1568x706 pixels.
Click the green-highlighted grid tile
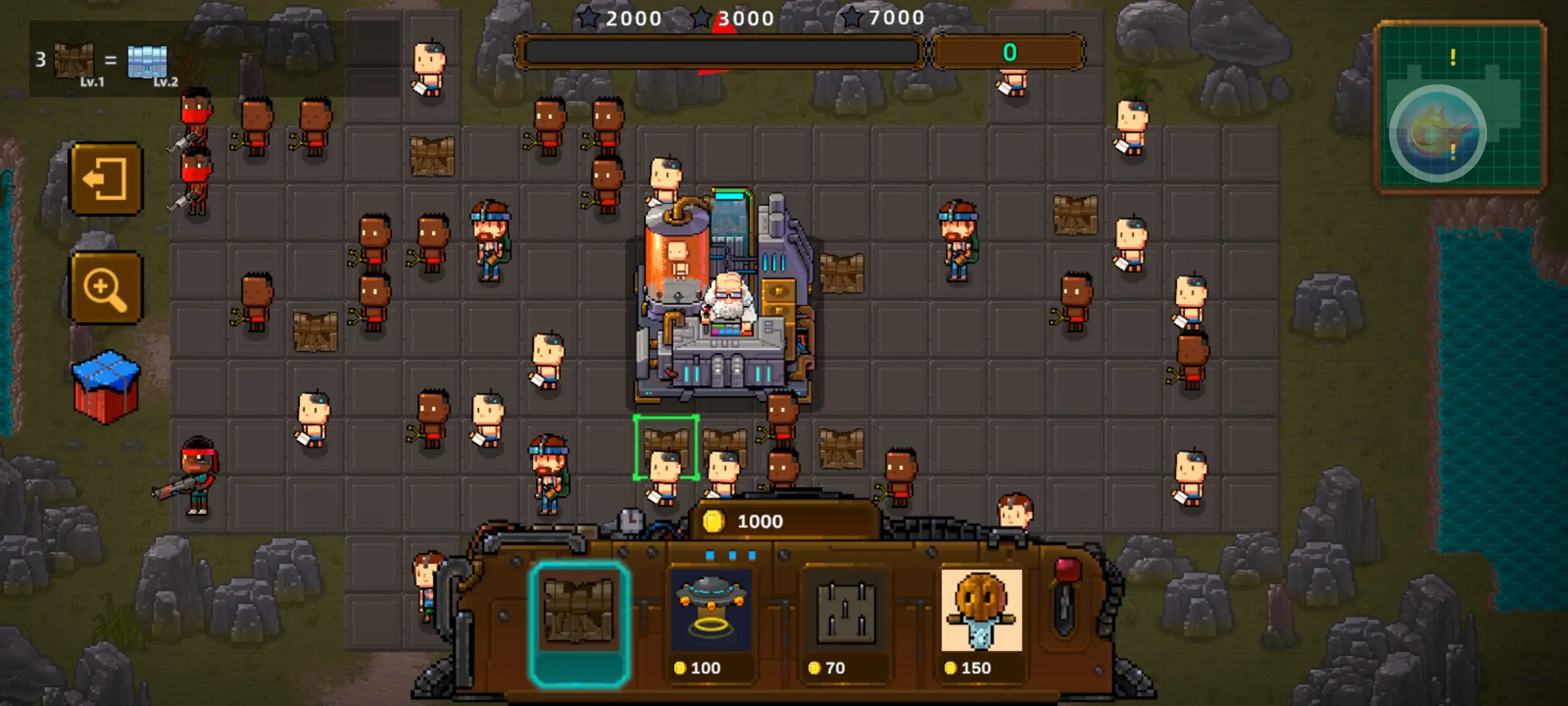coord(666,448)
